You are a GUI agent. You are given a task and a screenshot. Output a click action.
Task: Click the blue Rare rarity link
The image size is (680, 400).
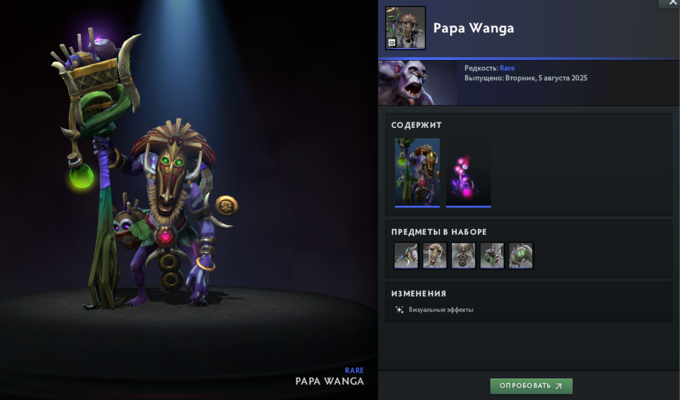tap(508, 68)
